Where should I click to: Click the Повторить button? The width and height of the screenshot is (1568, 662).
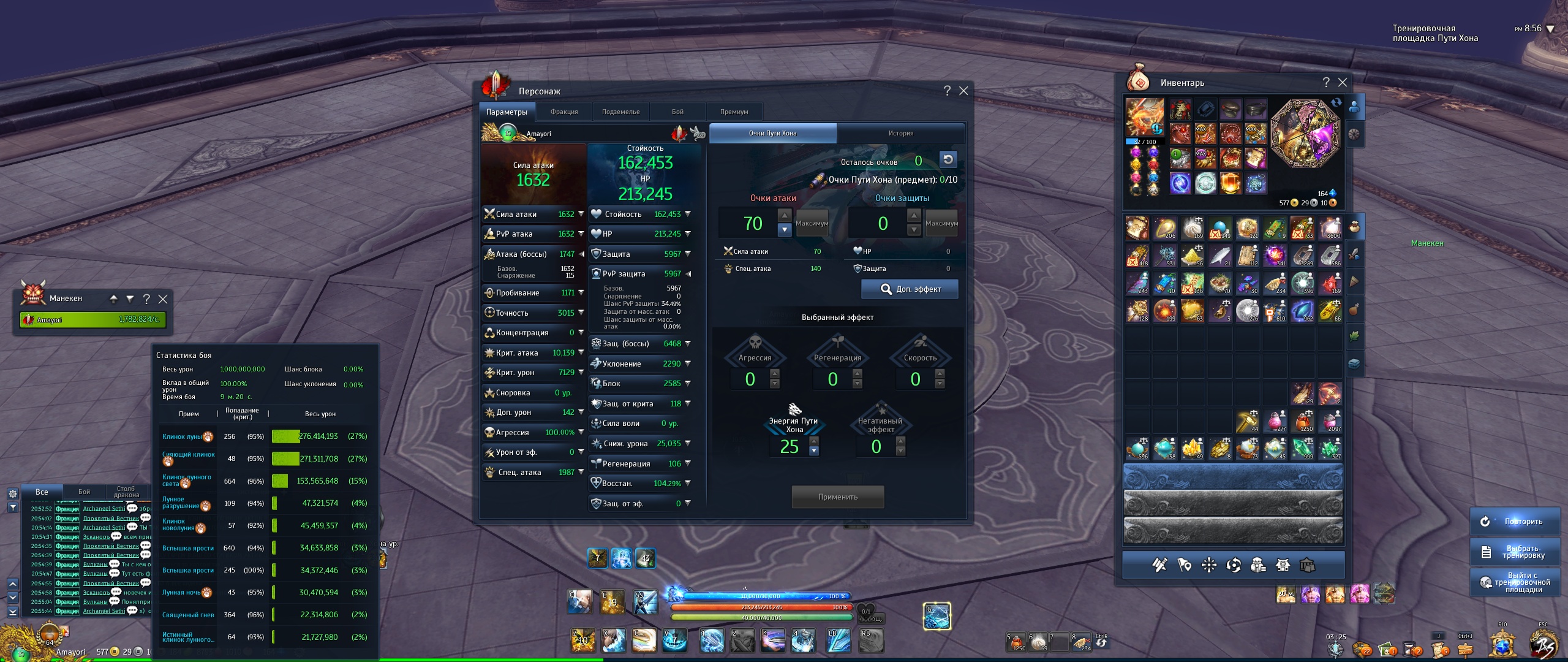(1514, 521)
